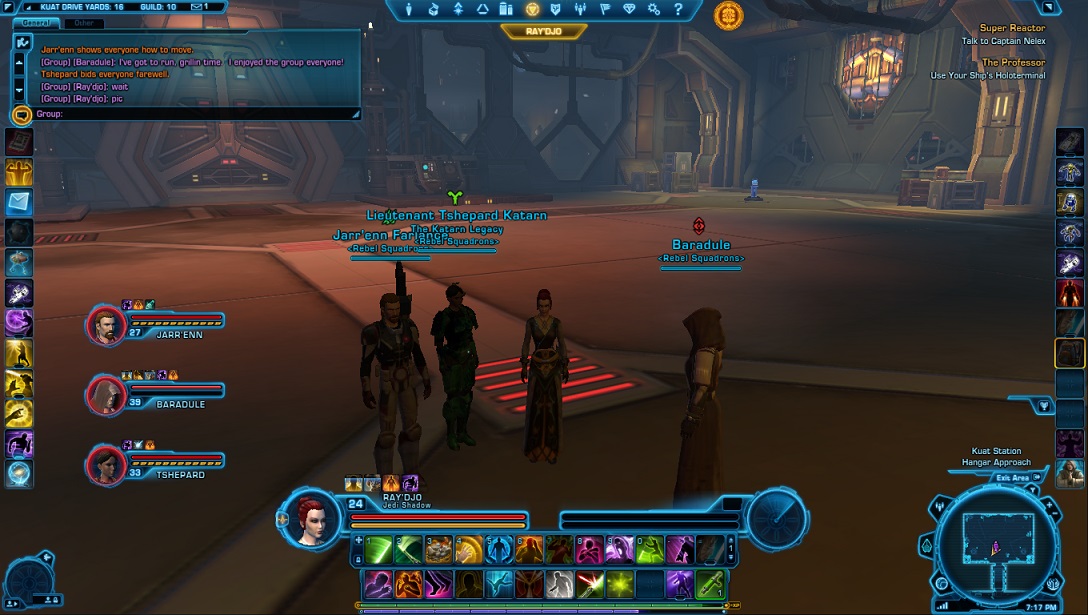Open the Preferences gear menu
This screenshot has width=1088, height=615.
(653, 10)
